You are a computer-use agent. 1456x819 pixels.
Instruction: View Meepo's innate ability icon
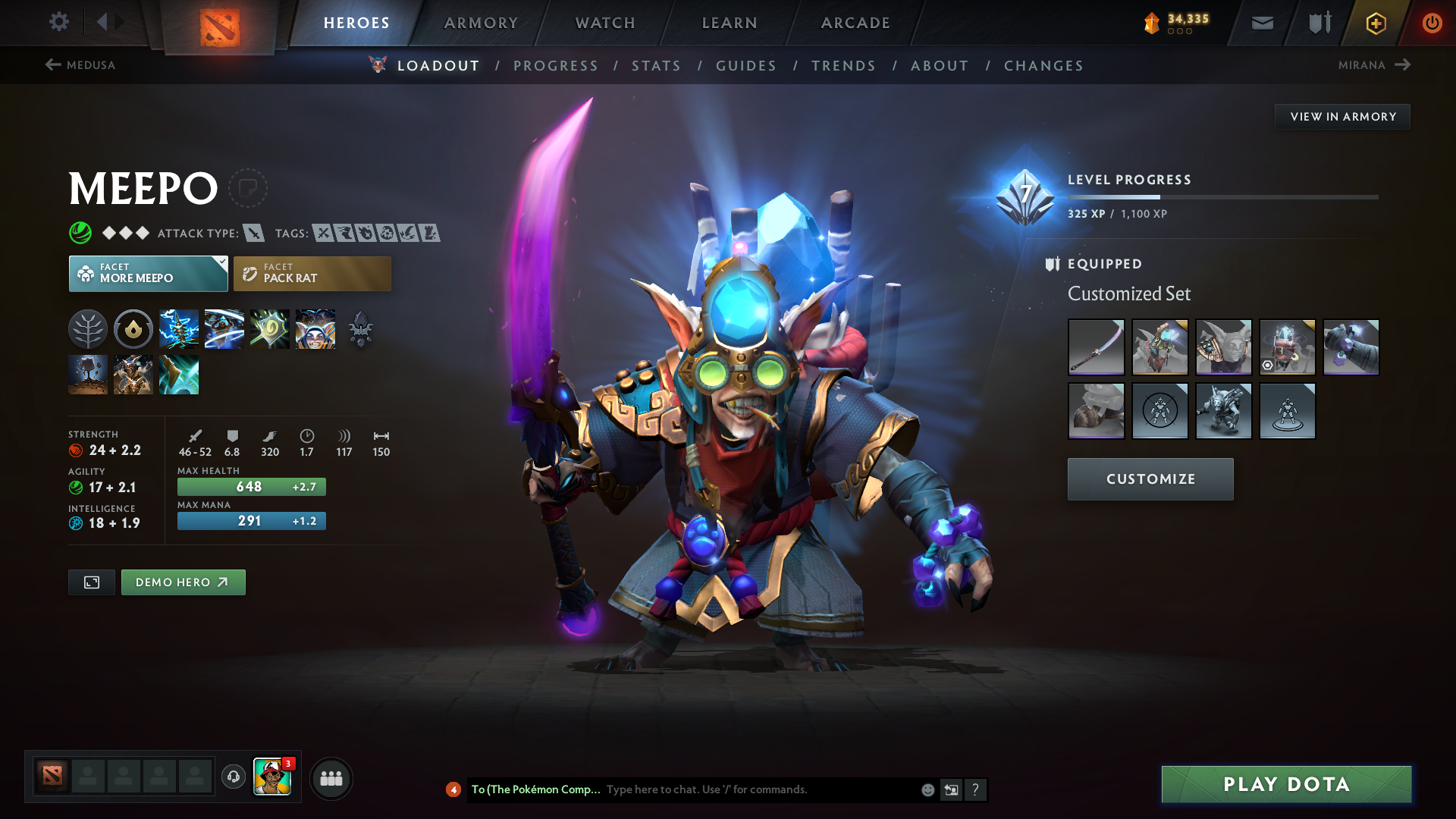click(x=133, y=328)
